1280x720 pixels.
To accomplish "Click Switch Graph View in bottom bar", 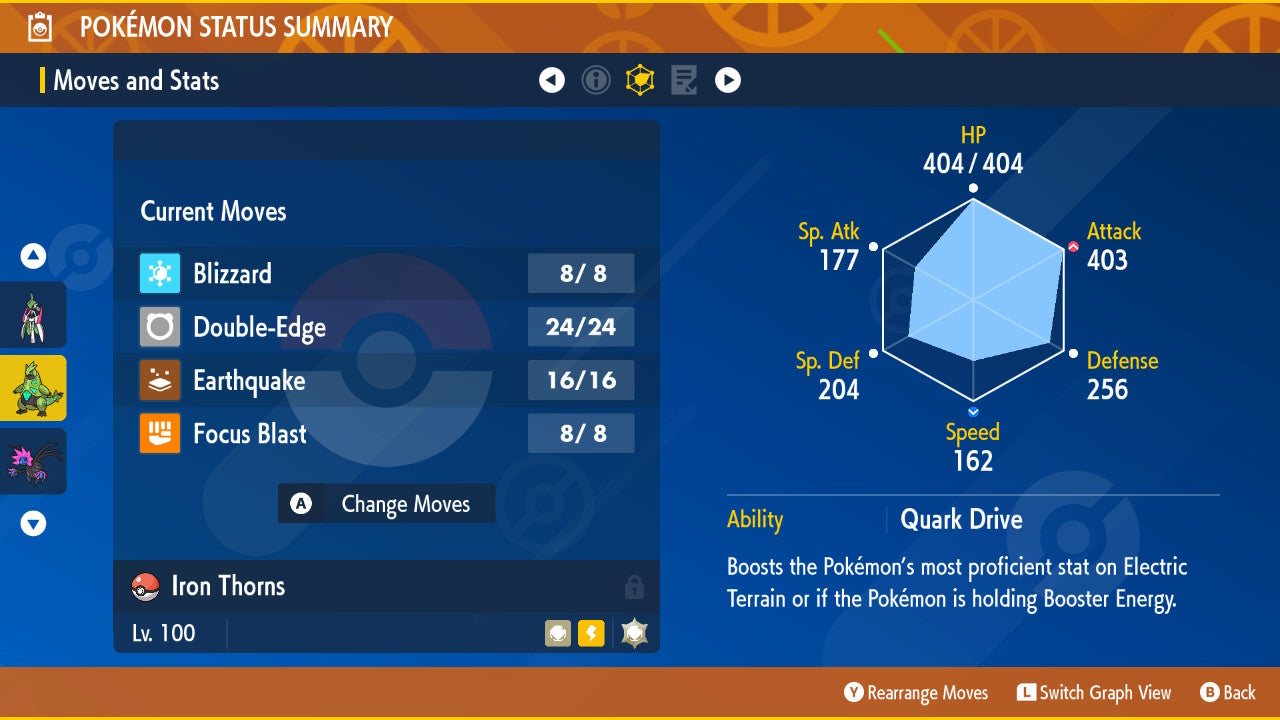I will (1095, 692).
